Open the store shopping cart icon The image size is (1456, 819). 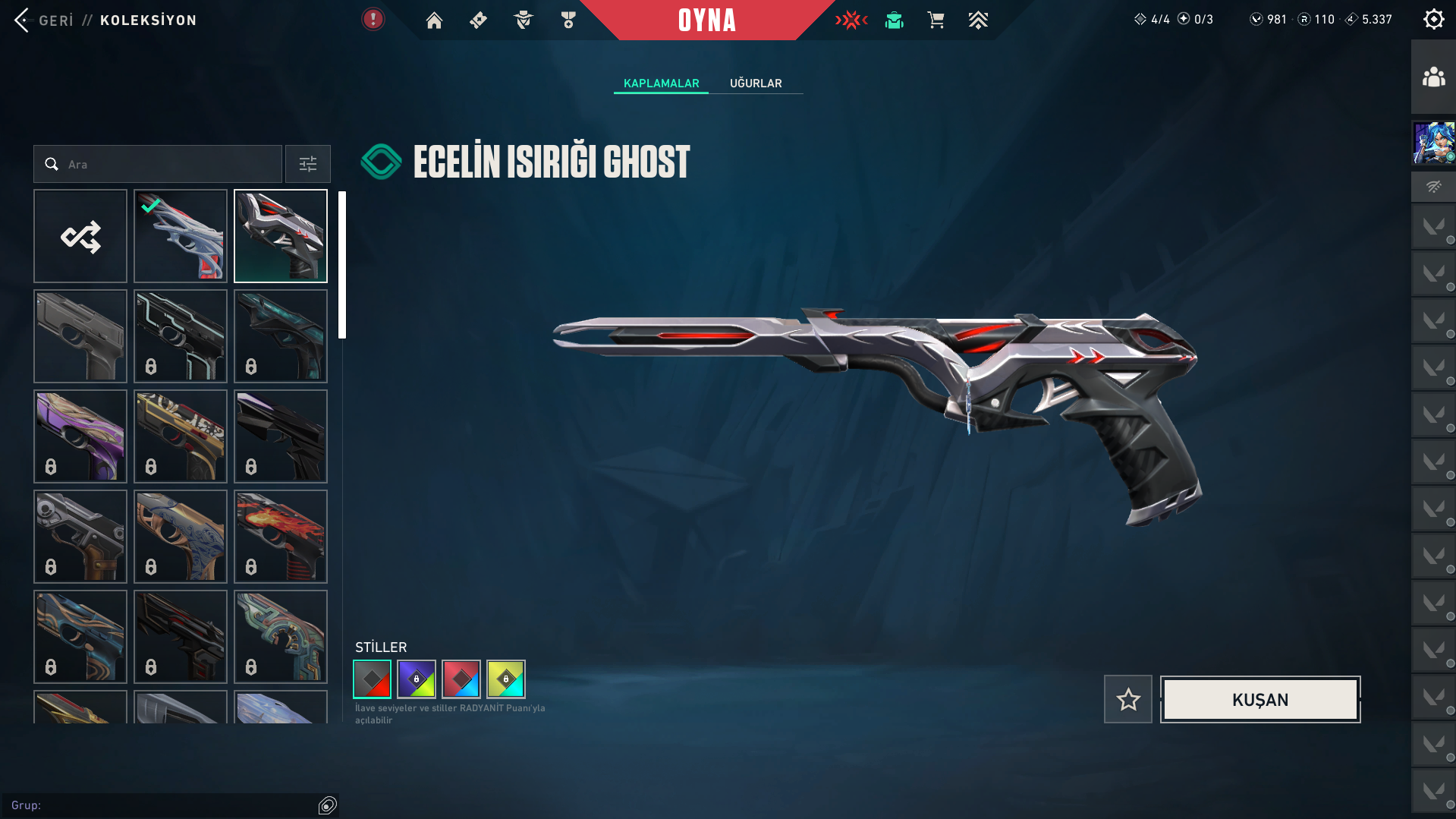coord(936,20)
